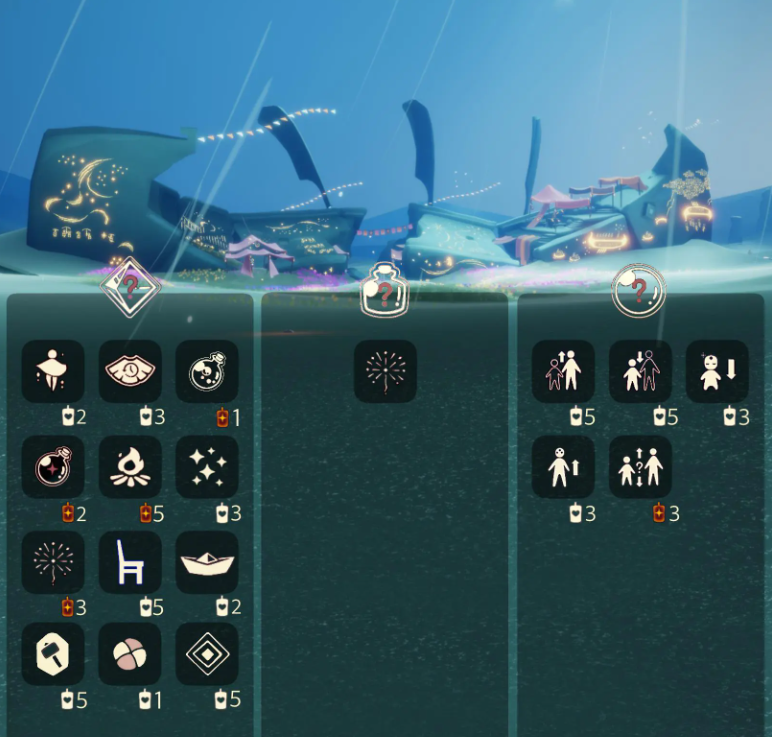Pick the fireworks spell costing 3 candles
The image size is (772, 737).
click(53, 561)
